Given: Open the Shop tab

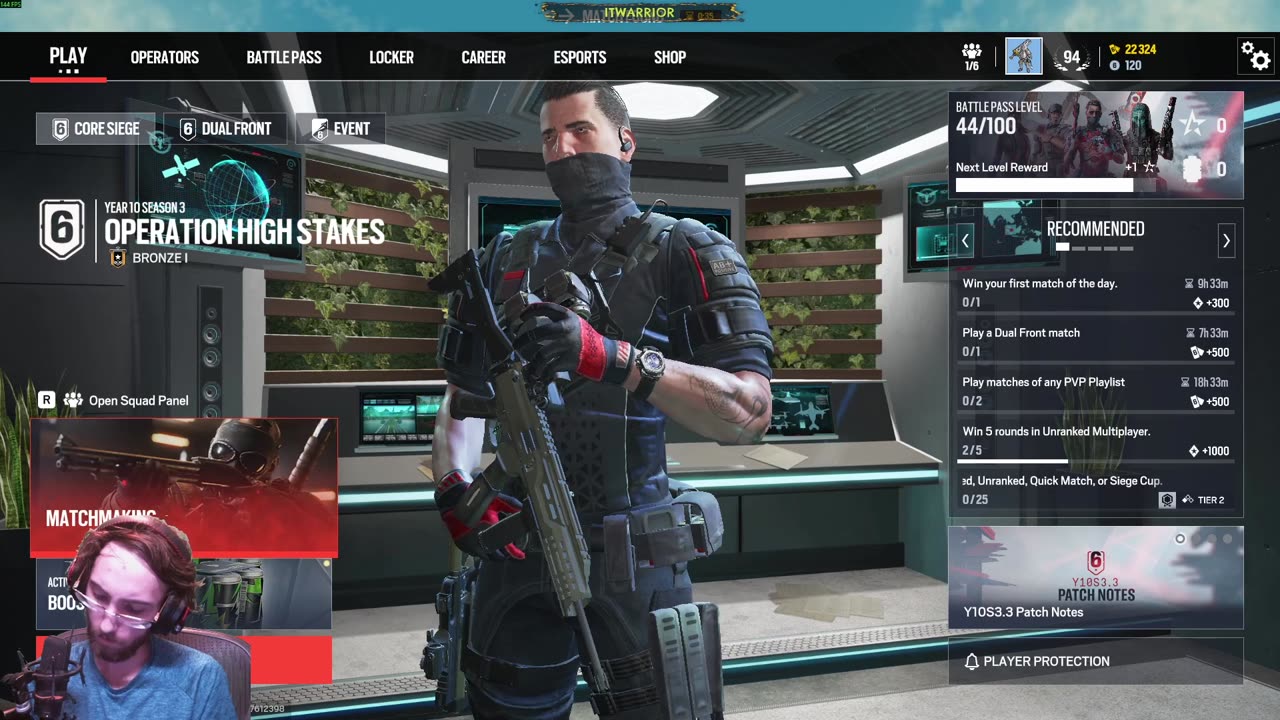Looking at the screenshot, I should coord(670,57).
